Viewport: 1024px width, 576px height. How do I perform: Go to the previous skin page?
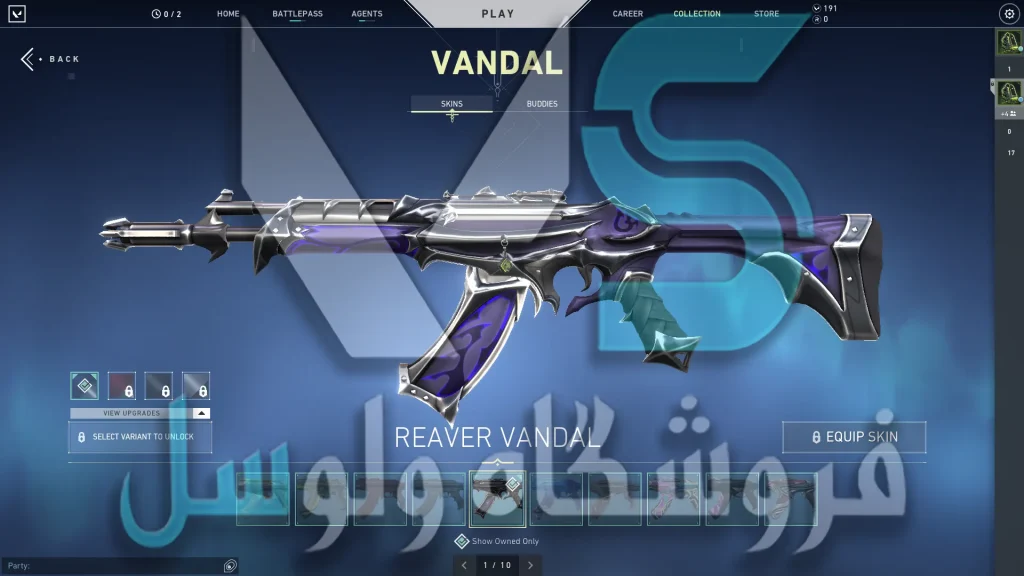click(x=463, y=565)
